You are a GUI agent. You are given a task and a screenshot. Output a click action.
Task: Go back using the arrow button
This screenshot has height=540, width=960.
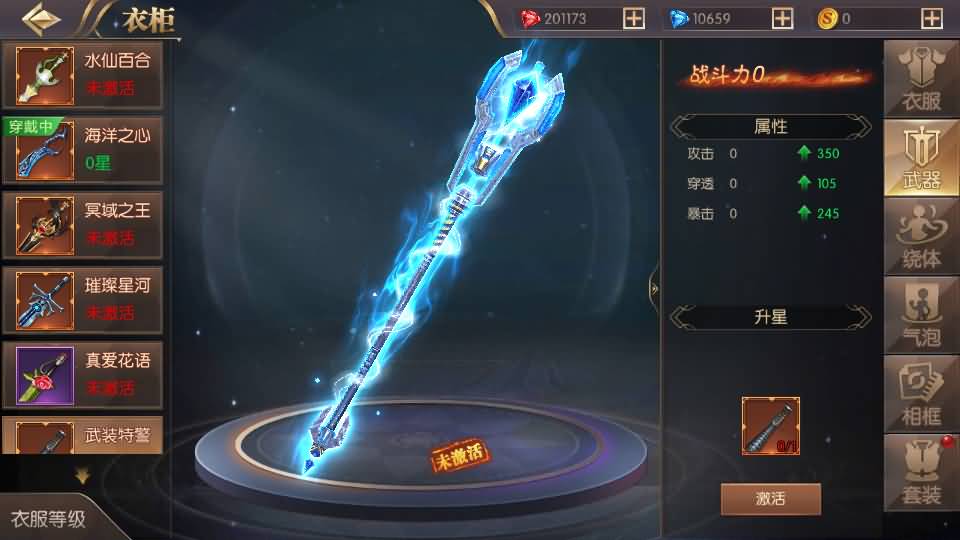click(x=40, y=18)
